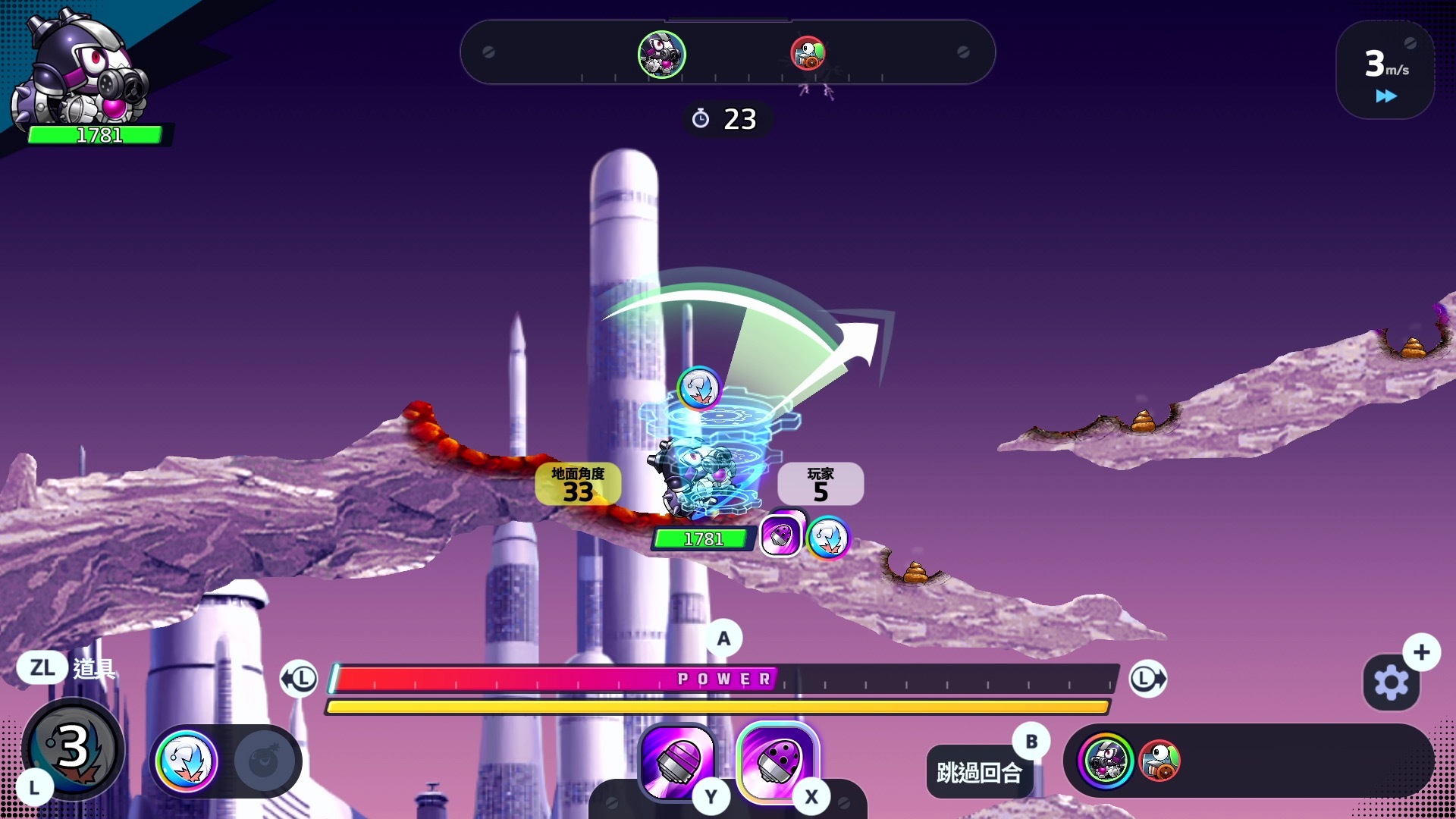Select the gas-mask tank in turn order

coord(1105,760)
